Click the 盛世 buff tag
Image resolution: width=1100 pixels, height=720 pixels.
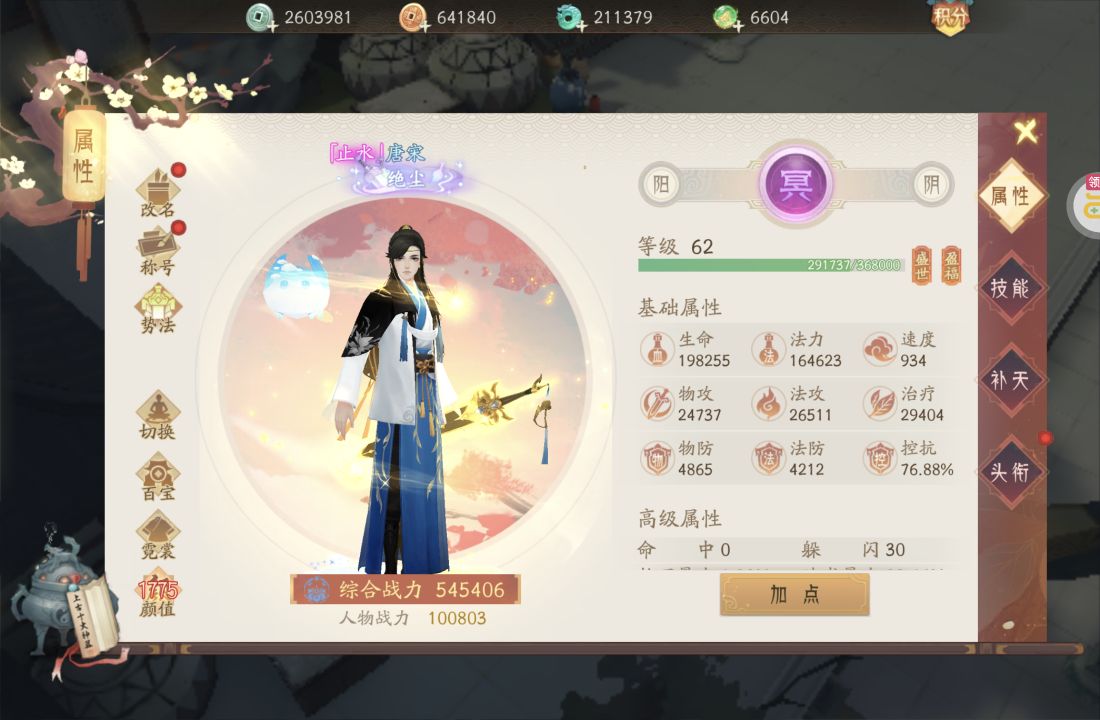(x=921, y=265)
